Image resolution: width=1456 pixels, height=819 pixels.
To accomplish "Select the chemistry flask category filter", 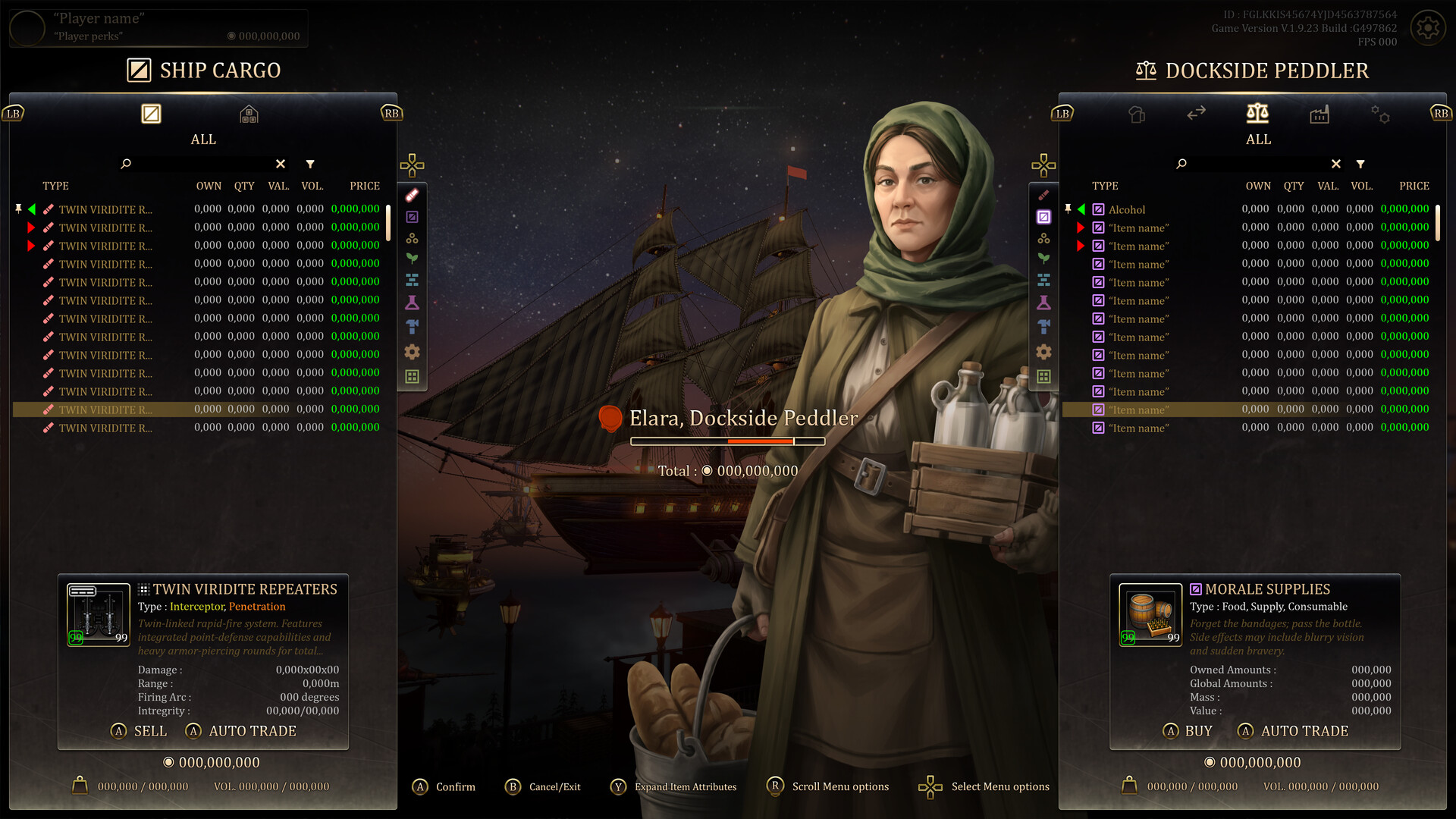I will click(x=1044, y=301).
